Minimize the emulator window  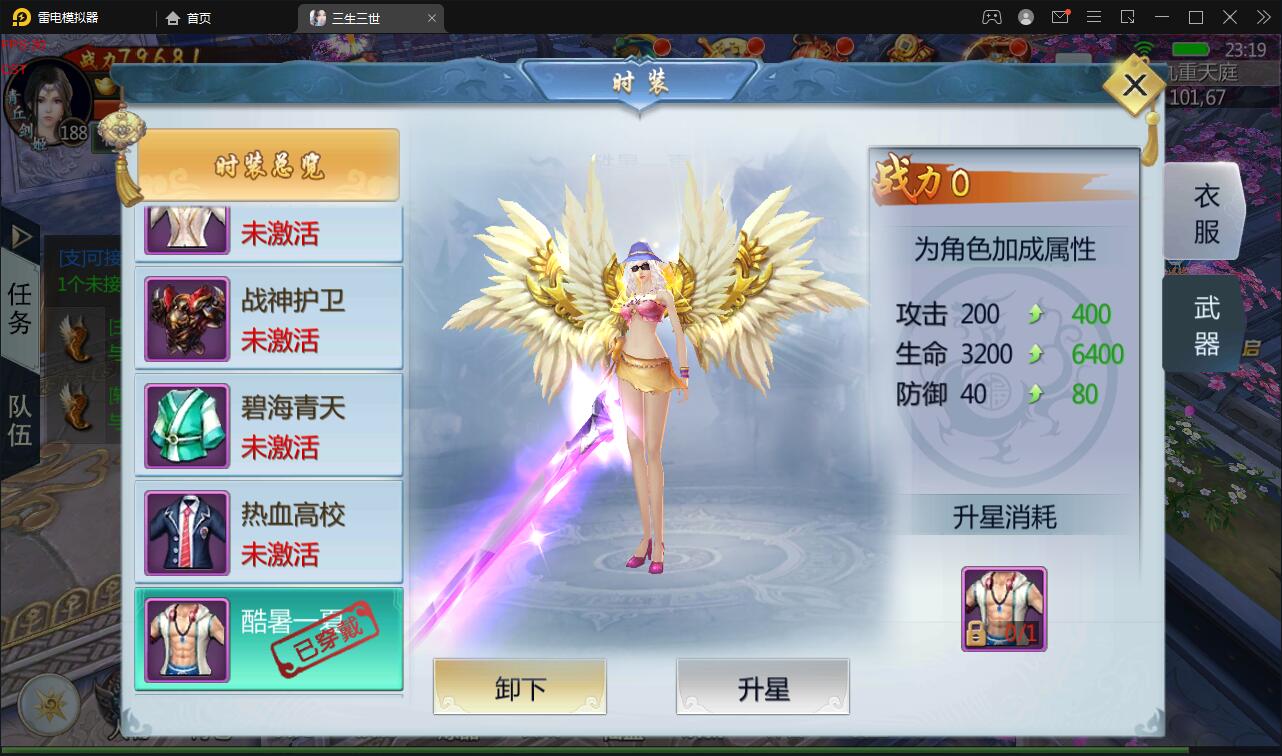pyautogui.click(x=1162, y=18)
